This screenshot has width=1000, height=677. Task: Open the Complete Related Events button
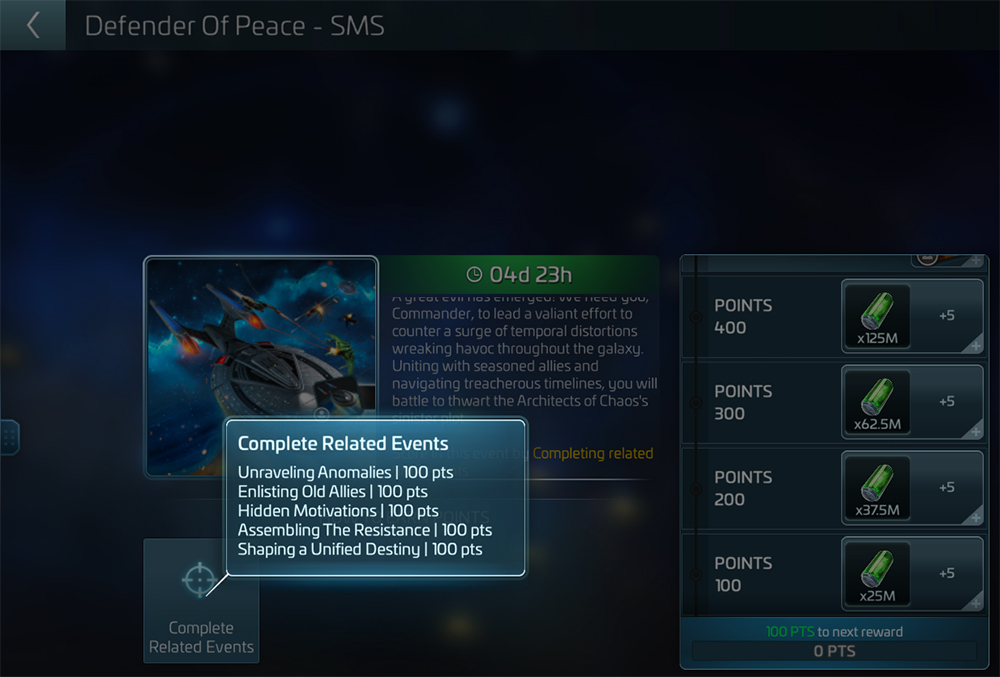(201, 600)
